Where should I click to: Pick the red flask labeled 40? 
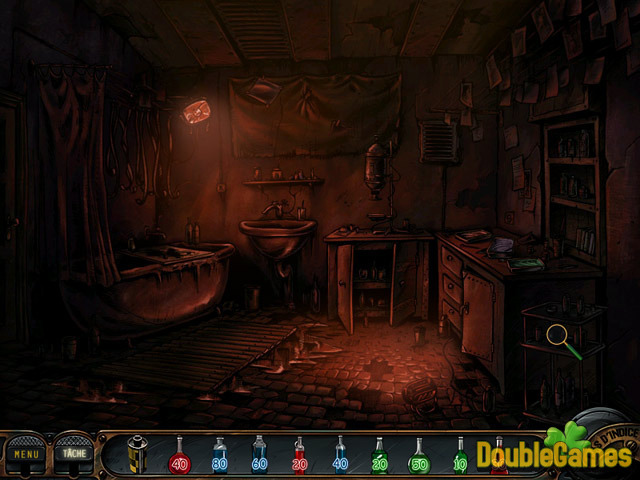tap(179, 457)
